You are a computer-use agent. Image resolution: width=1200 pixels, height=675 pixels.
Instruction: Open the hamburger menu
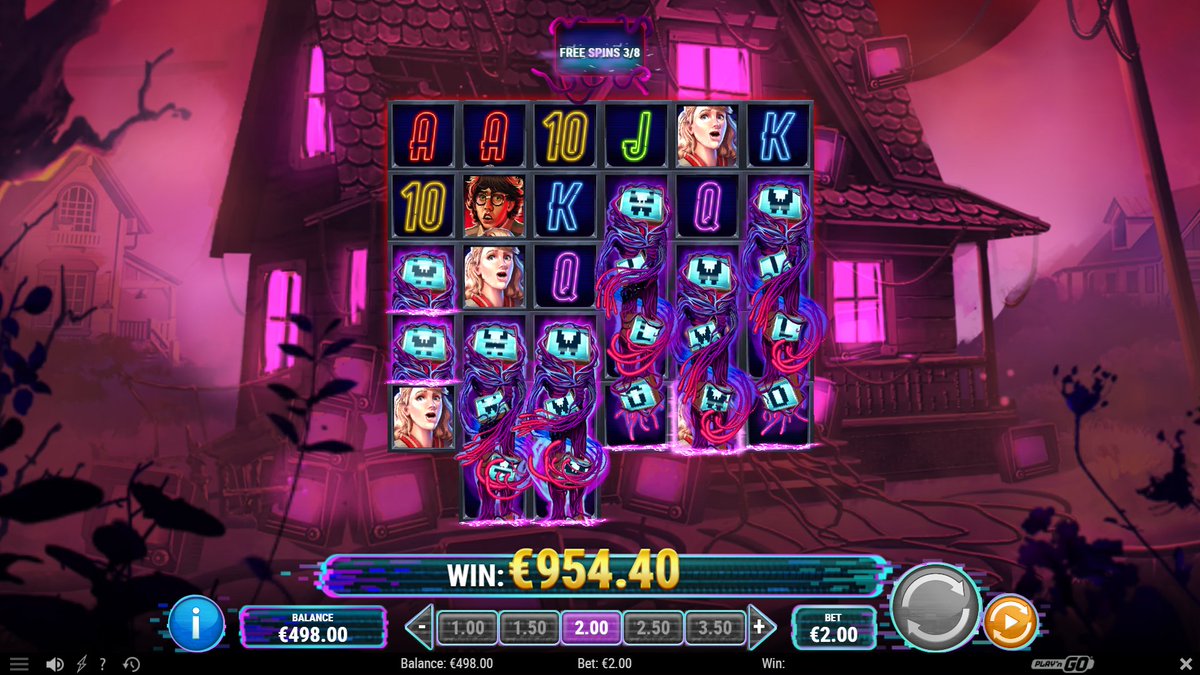[19, 664]
